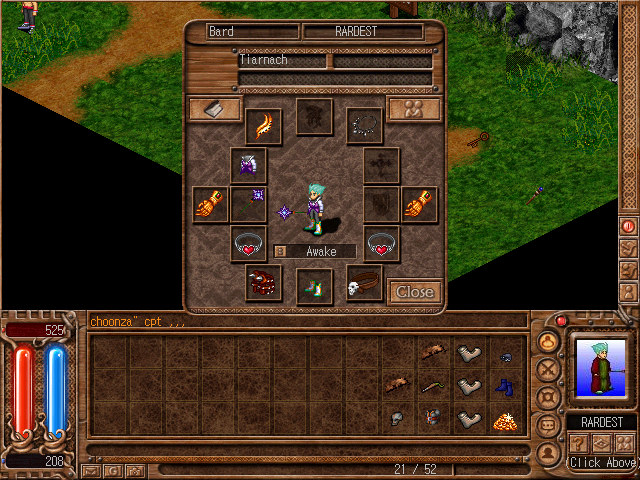Open the chat bubble side panel button

(x=548, y=425)
